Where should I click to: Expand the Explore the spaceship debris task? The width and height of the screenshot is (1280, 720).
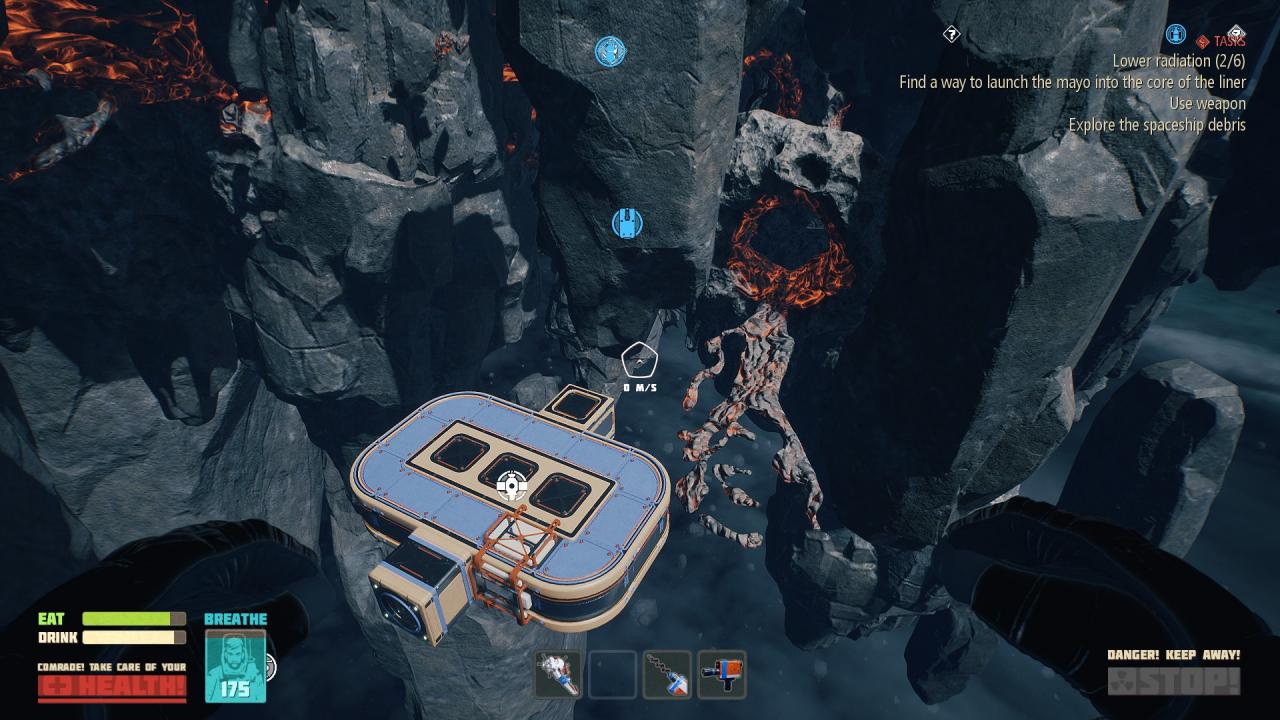tap(1163, 124)
